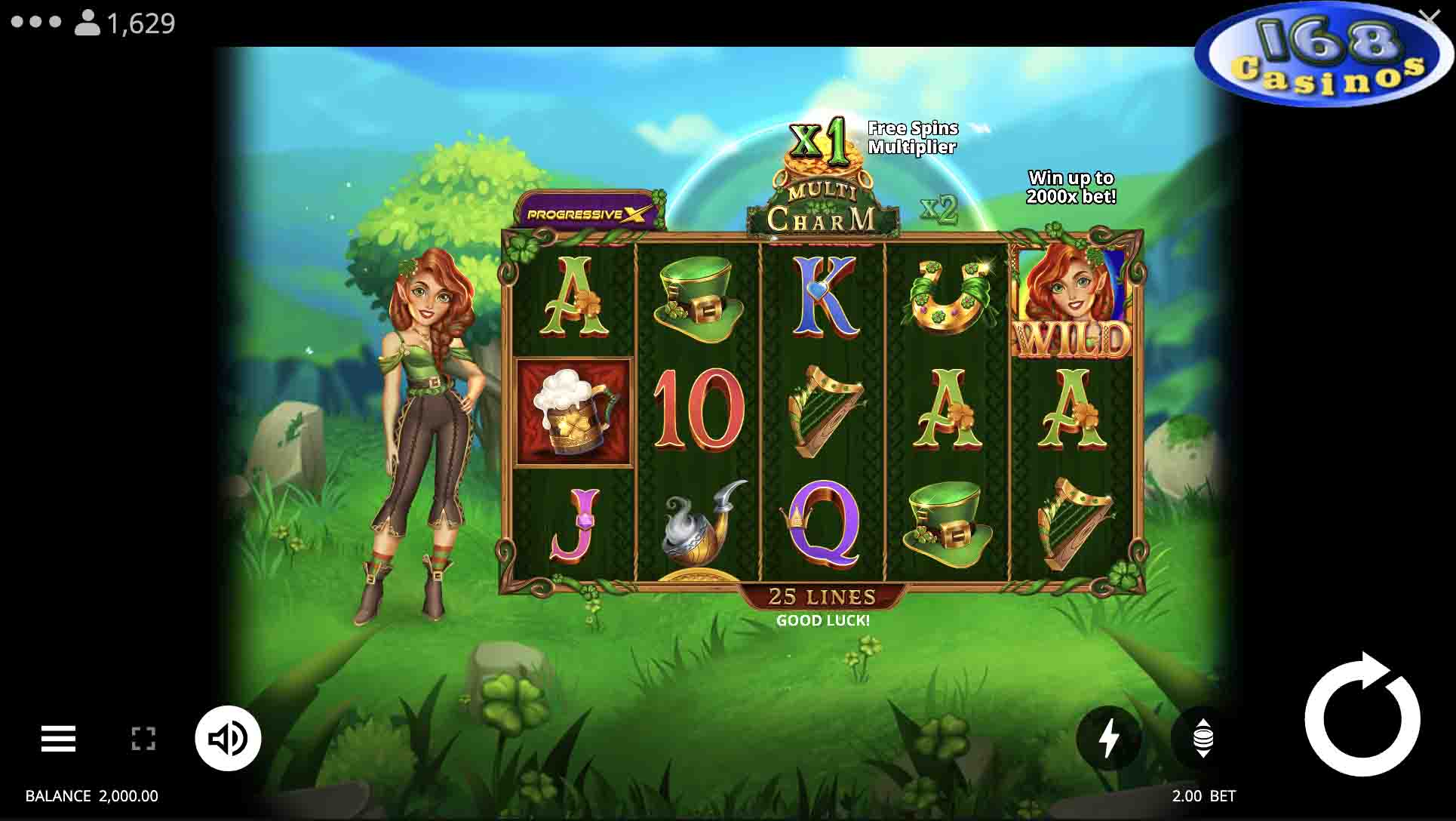Mute the game sound
The image size is (1456, 821).
pyautogui.click(x=228, y=738)
